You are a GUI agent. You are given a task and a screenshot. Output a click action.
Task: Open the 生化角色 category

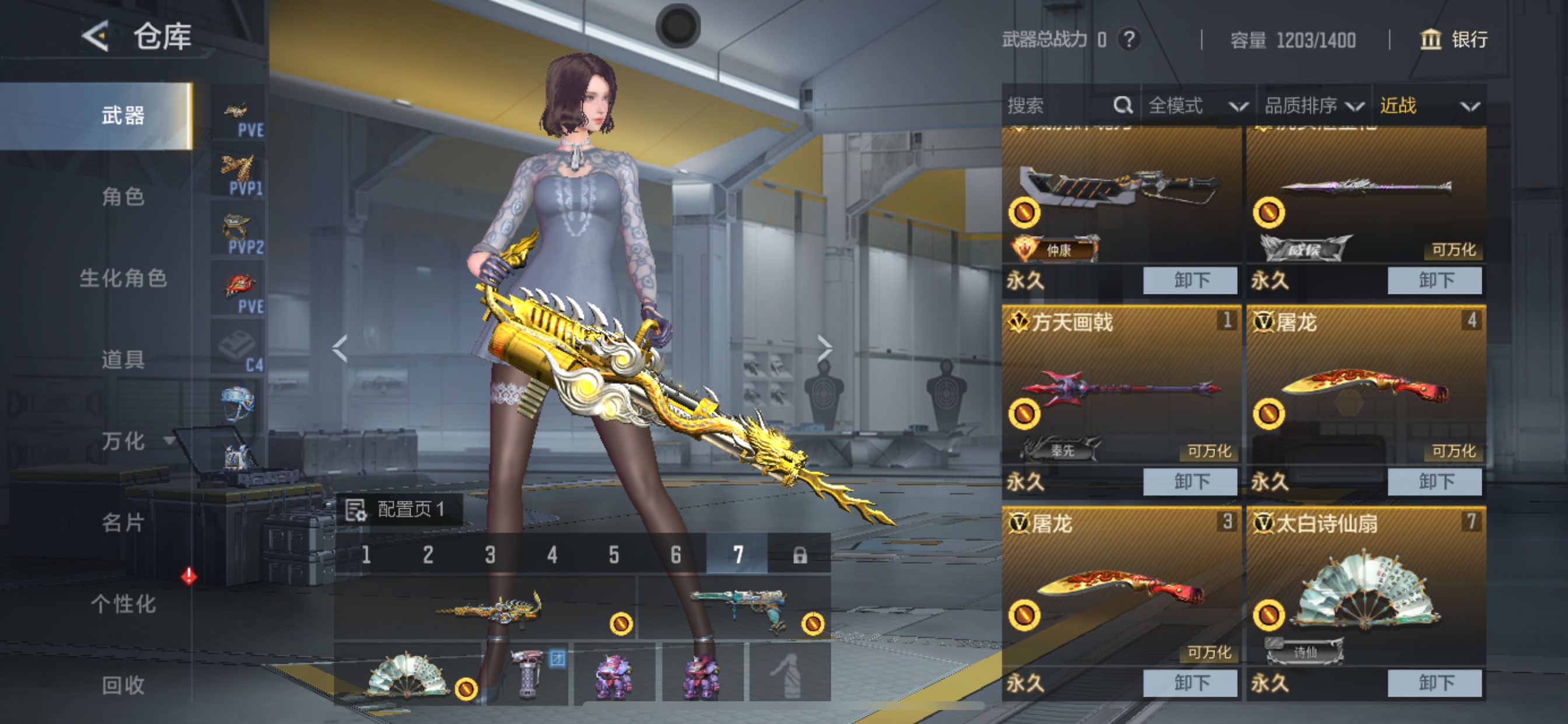[x=123, y=278]
